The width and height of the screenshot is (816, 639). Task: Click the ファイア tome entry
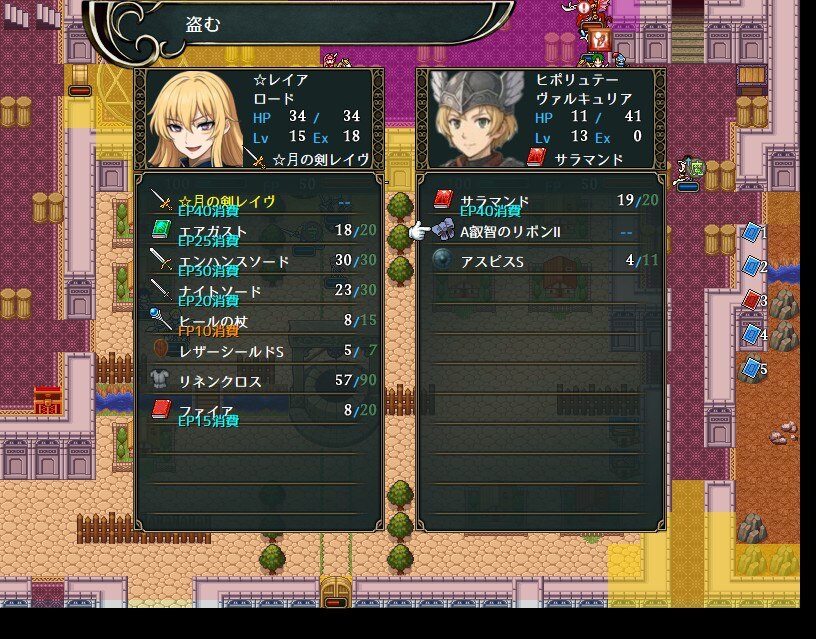point(258,410)
